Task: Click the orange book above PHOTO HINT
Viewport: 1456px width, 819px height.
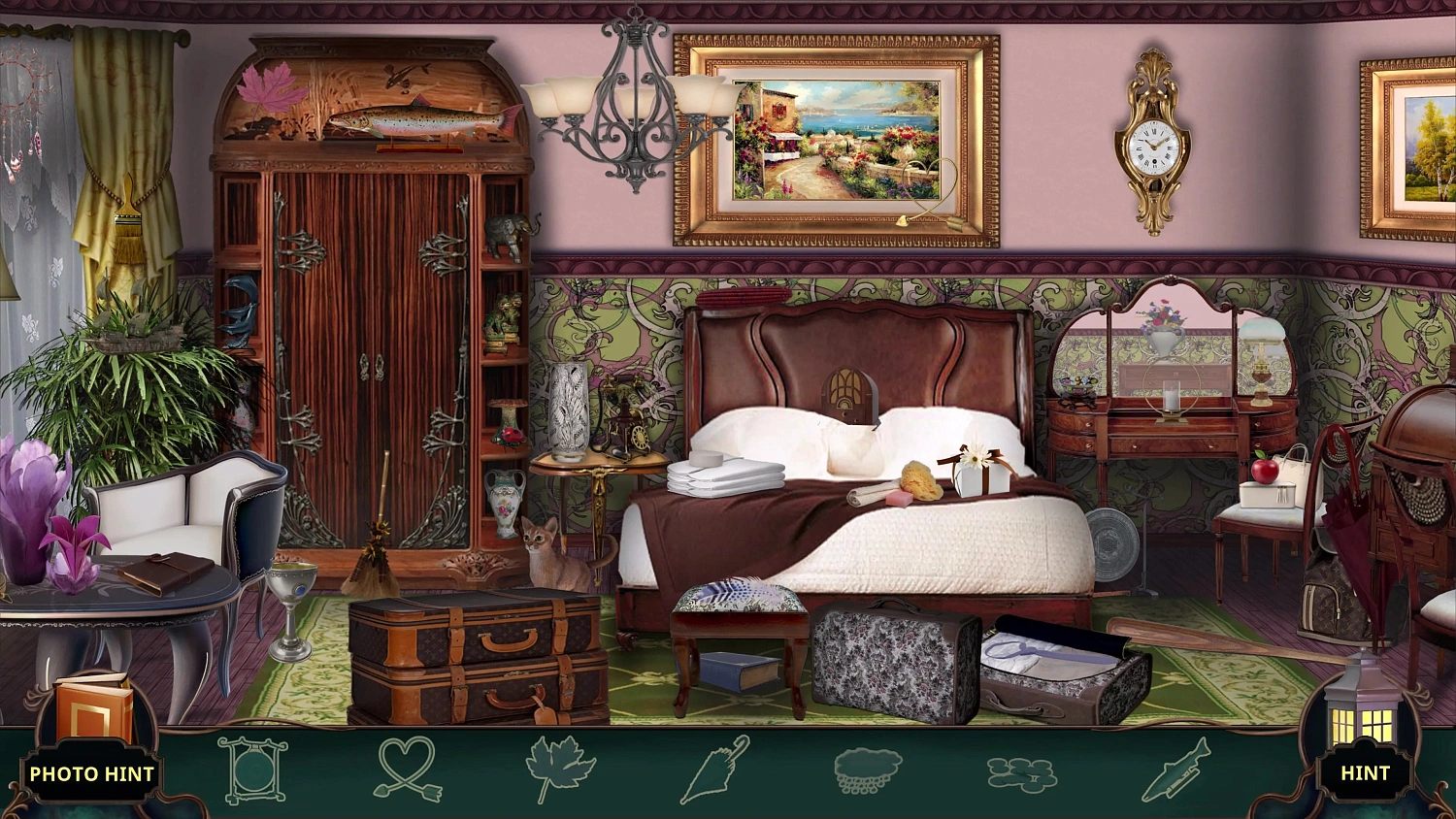Action: [90, 709]
